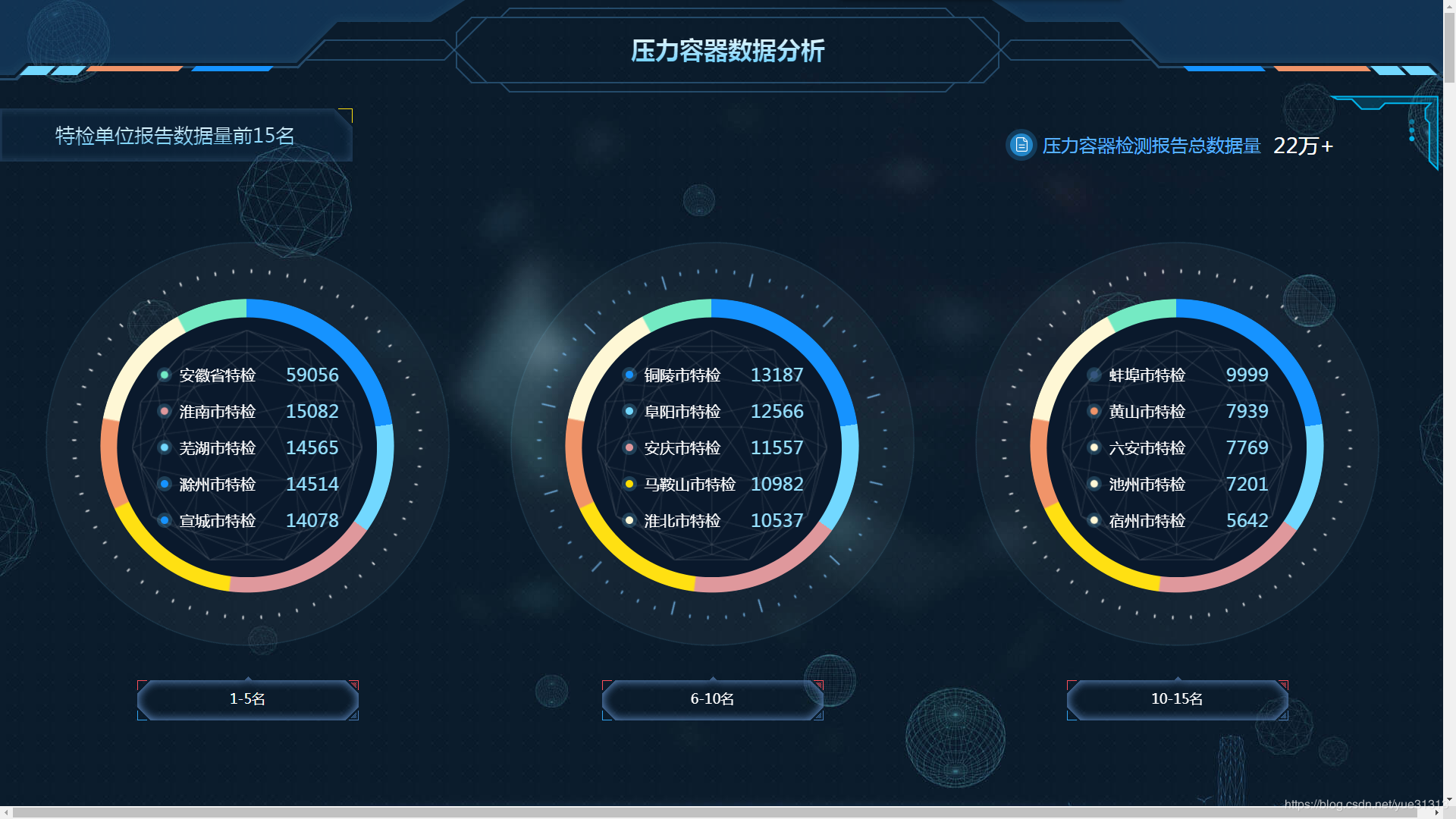Image resolution: width=1456 pixels, height=819 pixels.
Task: Toggle the 芜湖市特检 series visibility
Action: click(163, 447)
